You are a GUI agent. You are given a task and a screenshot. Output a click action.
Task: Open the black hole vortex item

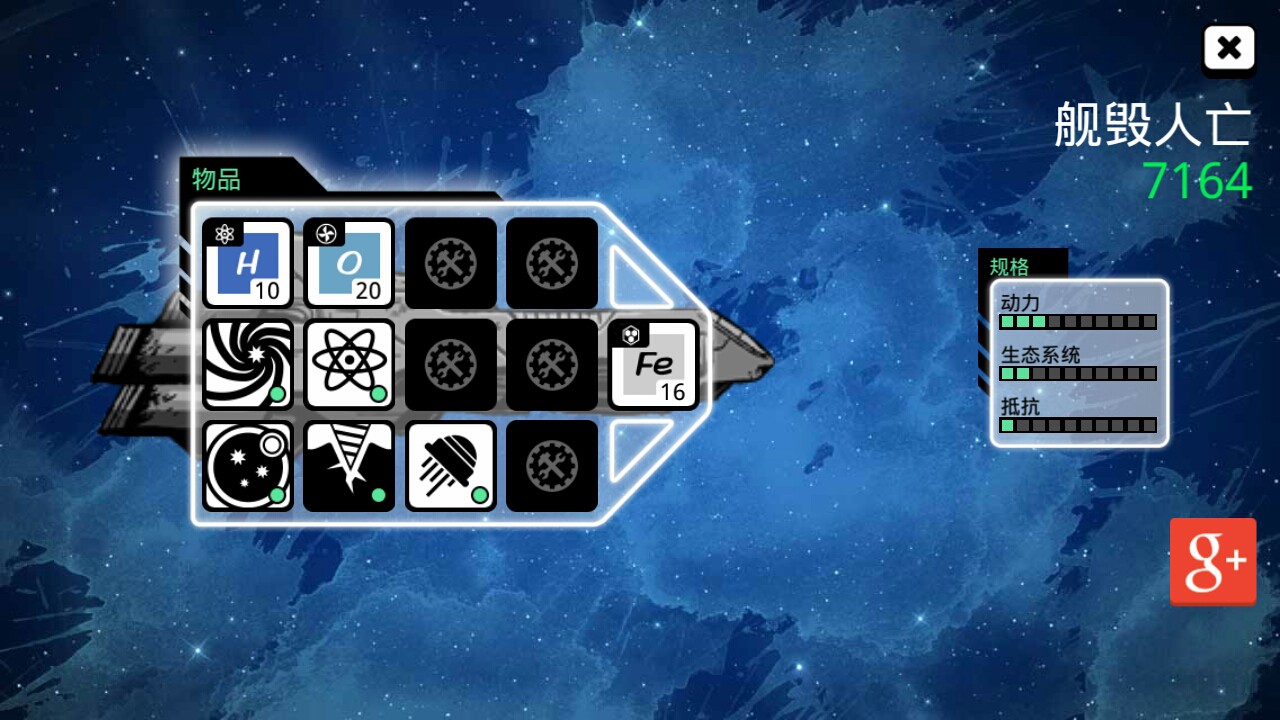click(x=247, y=364)
